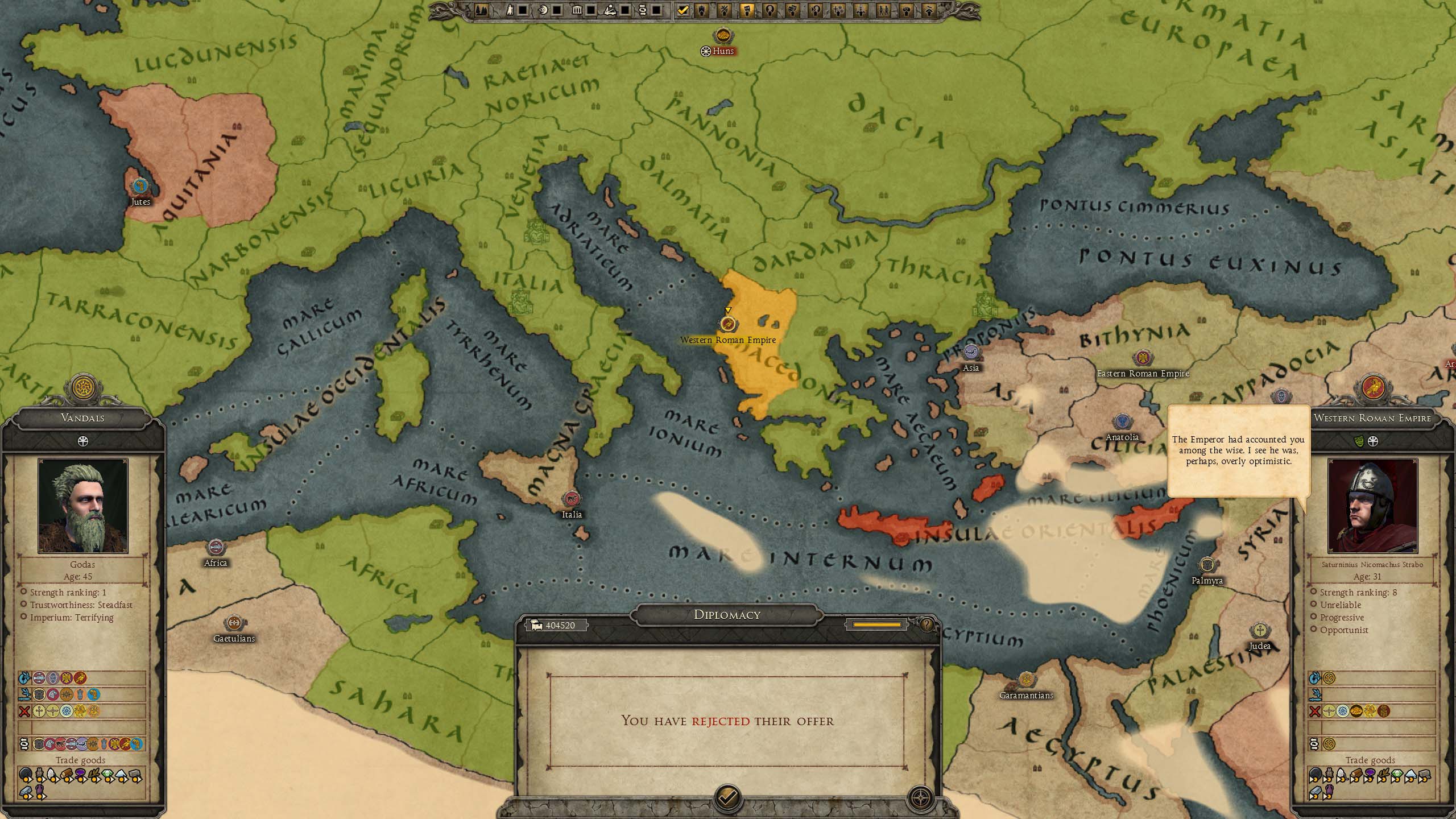Select the Huns faction marker on the map
Image resolution: width=1456 pixels, height=819 pixels.
pyautogui.click(x=723, y=36)
